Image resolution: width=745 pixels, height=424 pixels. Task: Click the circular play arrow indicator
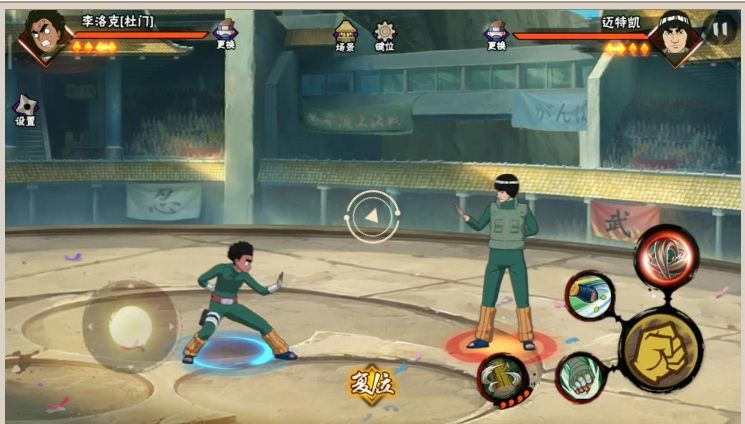372,214
